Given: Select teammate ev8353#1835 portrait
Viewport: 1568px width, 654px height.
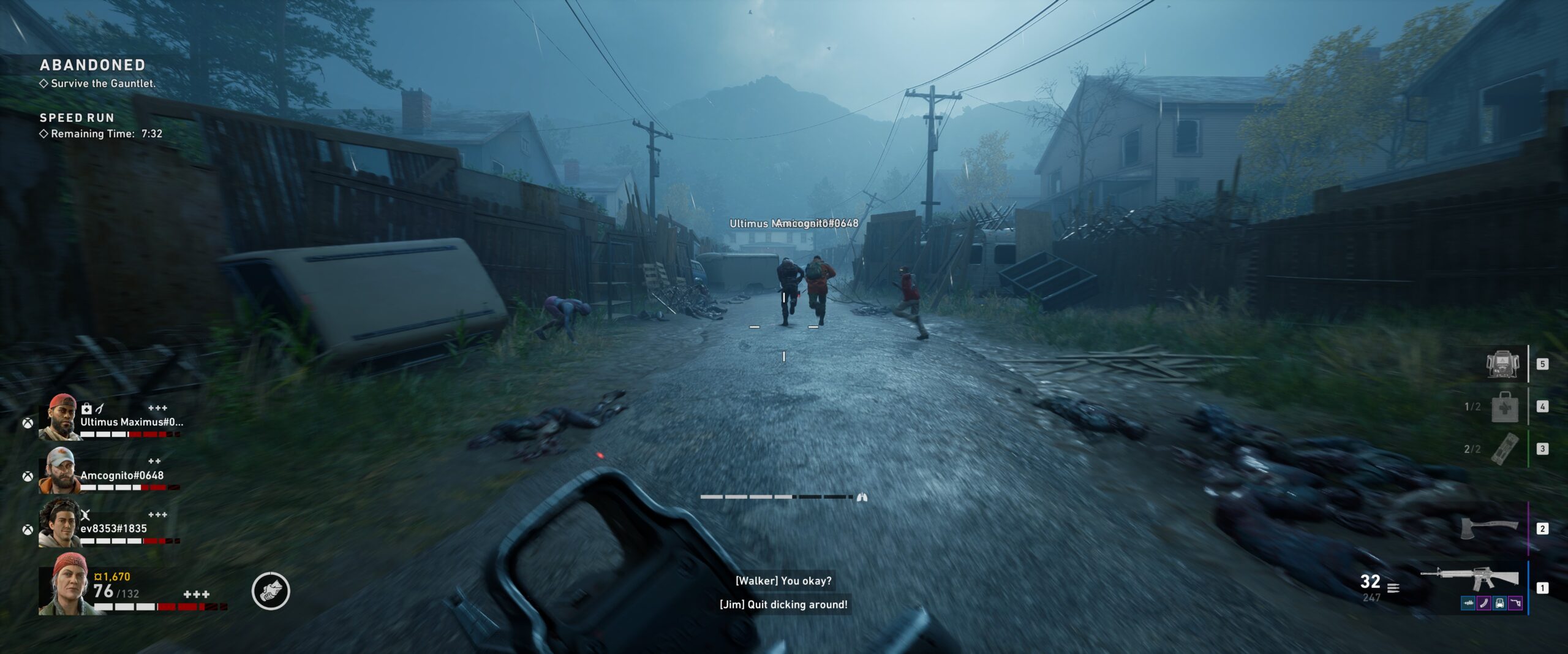Looking at the screenshot, I should tap(60, 523).
